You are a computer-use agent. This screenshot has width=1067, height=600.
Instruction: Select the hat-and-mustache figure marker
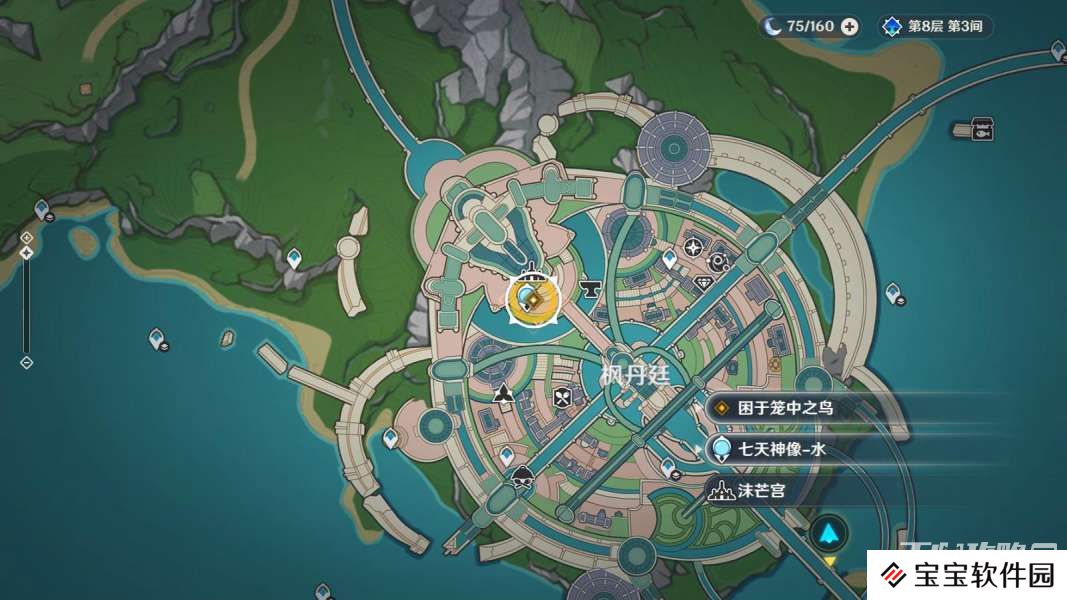[x=521, y=477]
